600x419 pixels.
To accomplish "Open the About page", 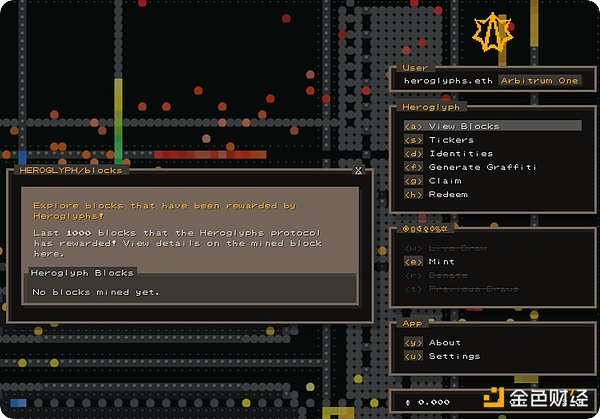I will pyautogui.click(x=445, y=342).
